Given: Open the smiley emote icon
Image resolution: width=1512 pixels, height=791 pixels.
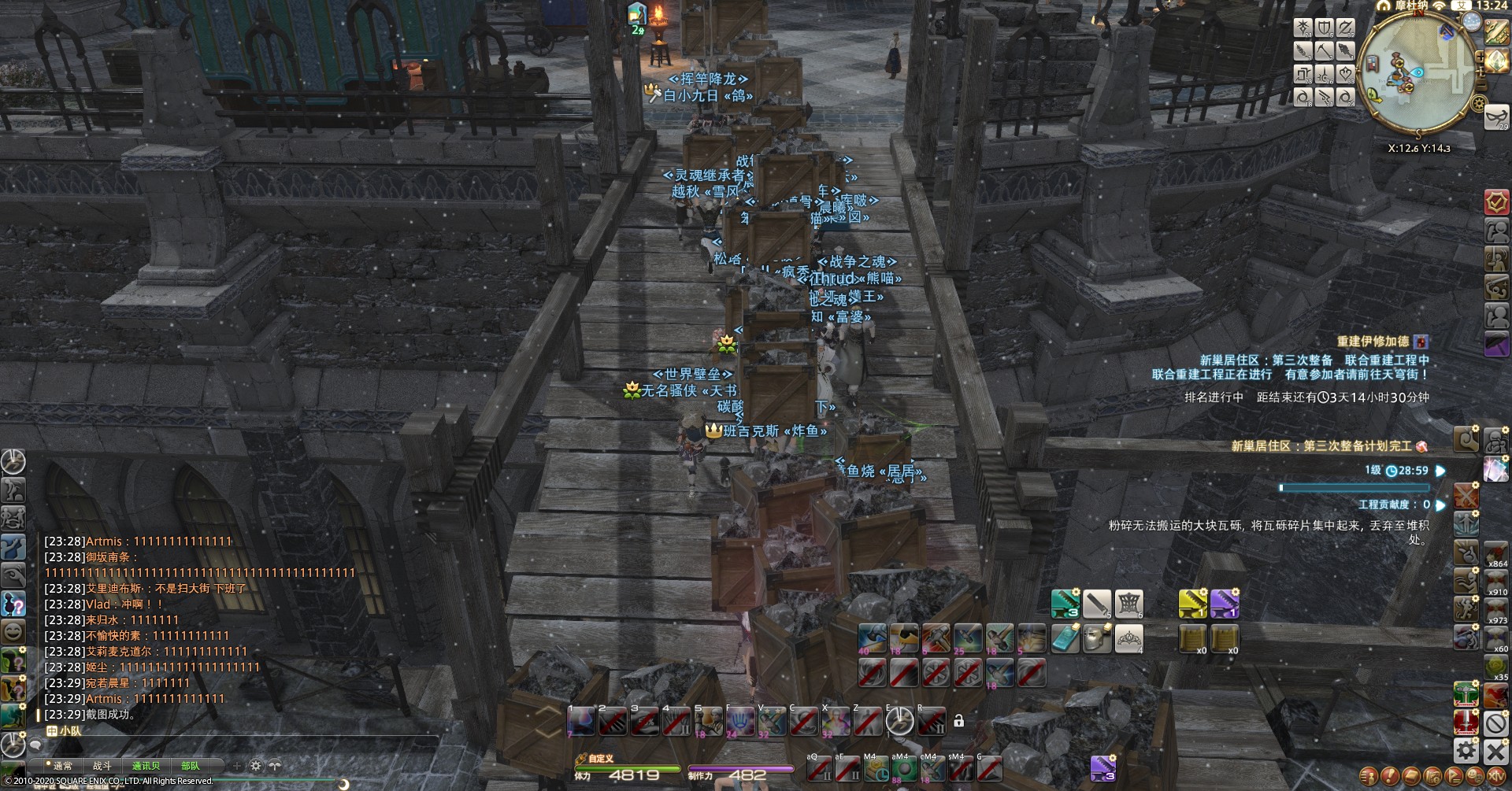Looking at the screenshot, I should pos(13,631).
